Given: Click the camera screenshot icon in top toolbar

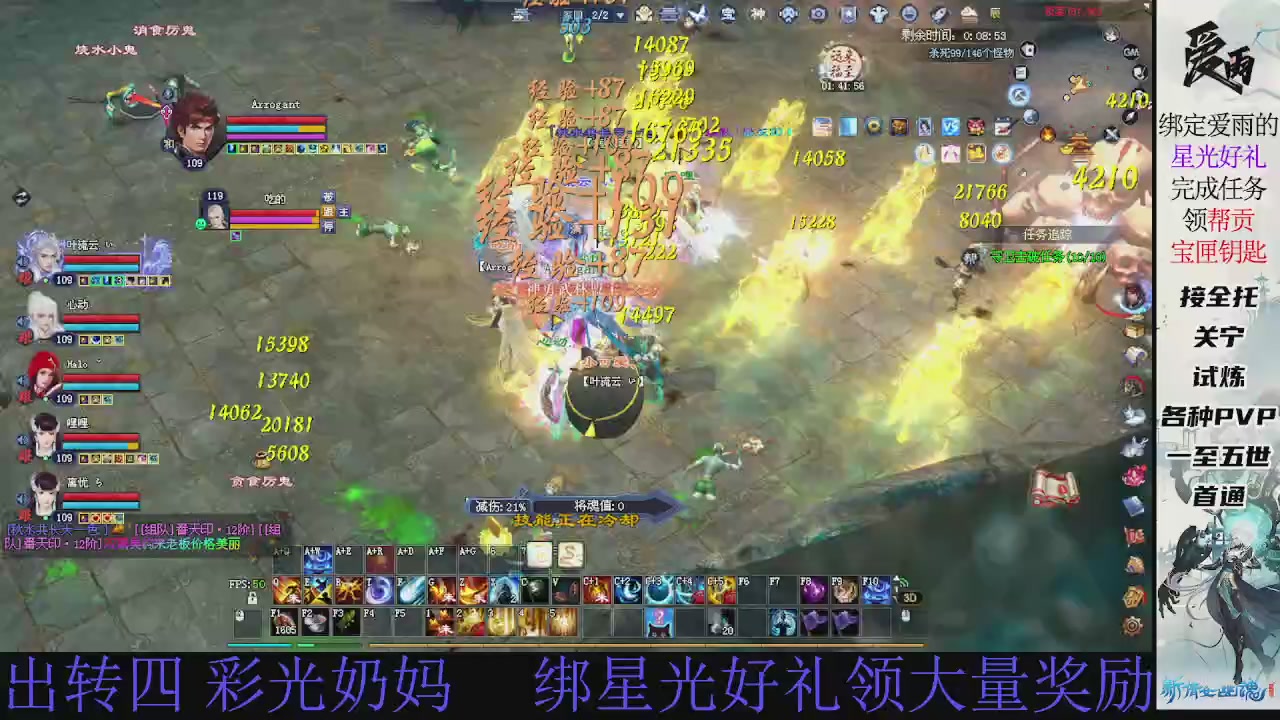Looking at the screenshot, I should click(x=818, y=14).
